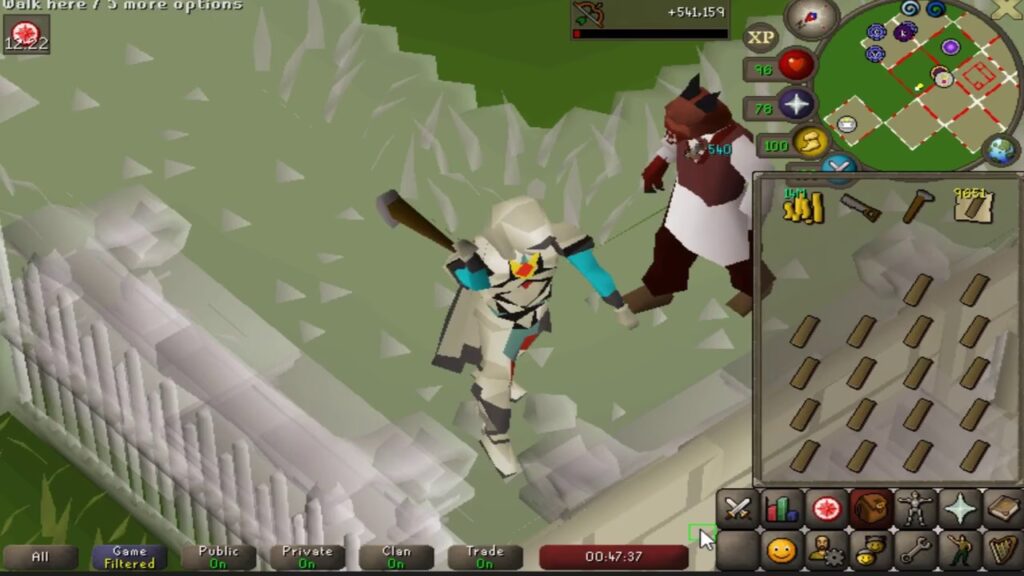Toggle the XP drops button
The height and width of the screenshot is (576, 1024).
pyautogui.click(x=762, y=38)
